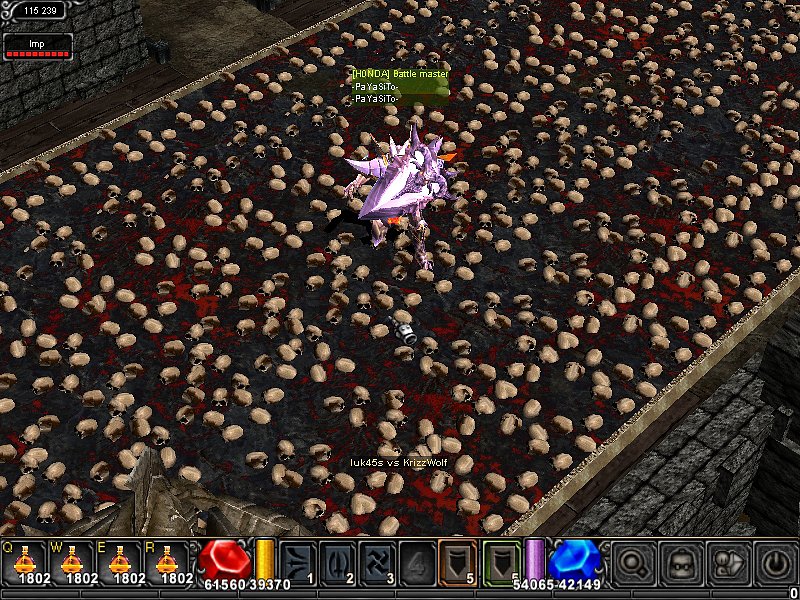
Task: Activate the orange-framed skill slot 5
Action: pos(458,562)
